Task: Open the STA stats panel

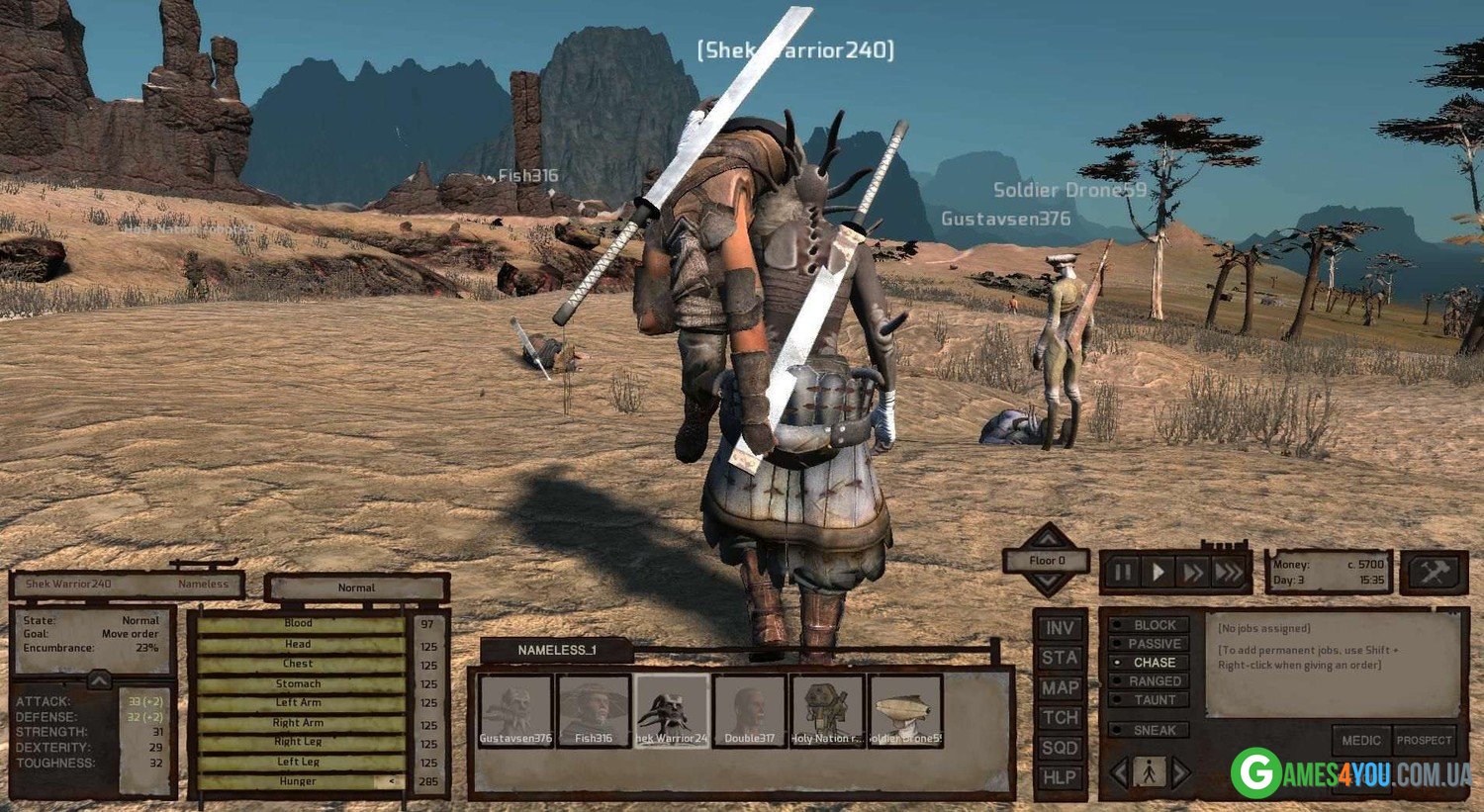Action: [1060, 658]
